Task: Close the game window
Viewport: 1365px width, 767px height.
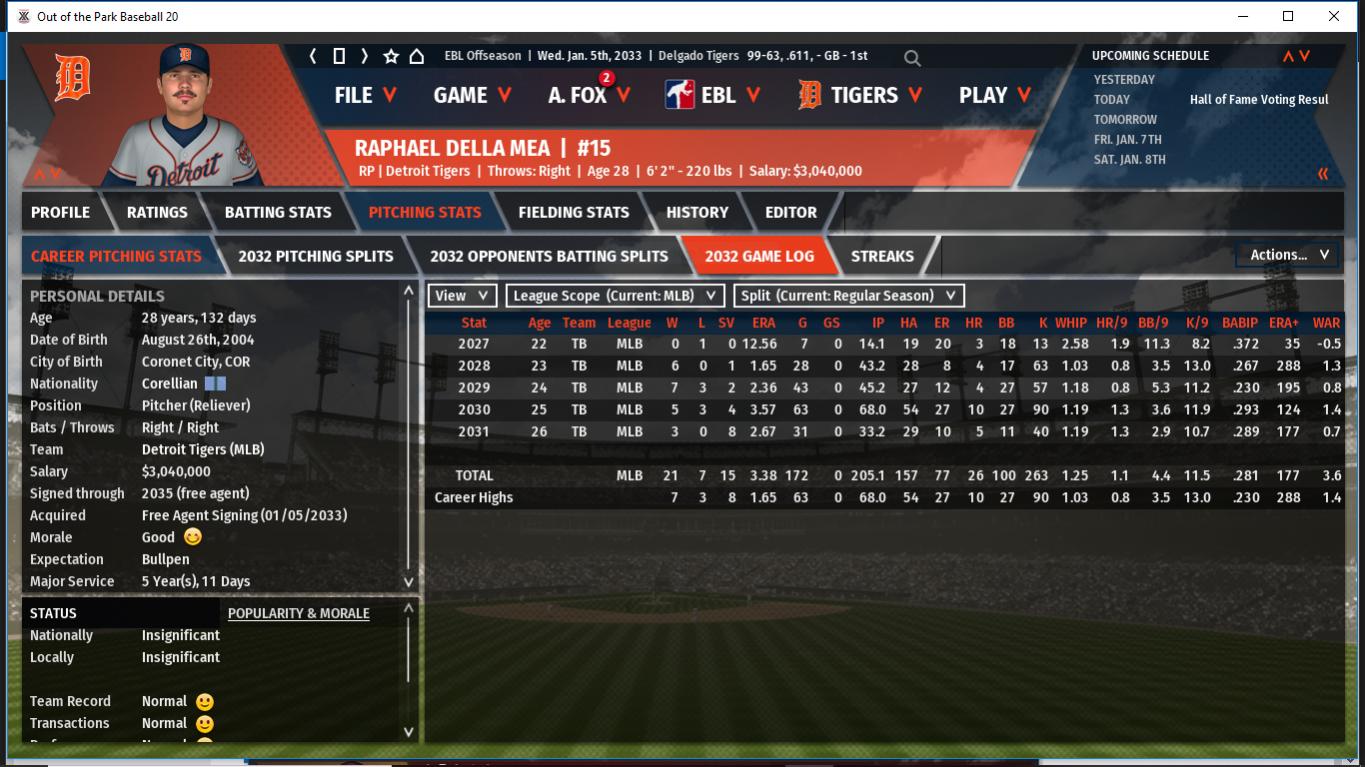Action: tap(1333, 16)
